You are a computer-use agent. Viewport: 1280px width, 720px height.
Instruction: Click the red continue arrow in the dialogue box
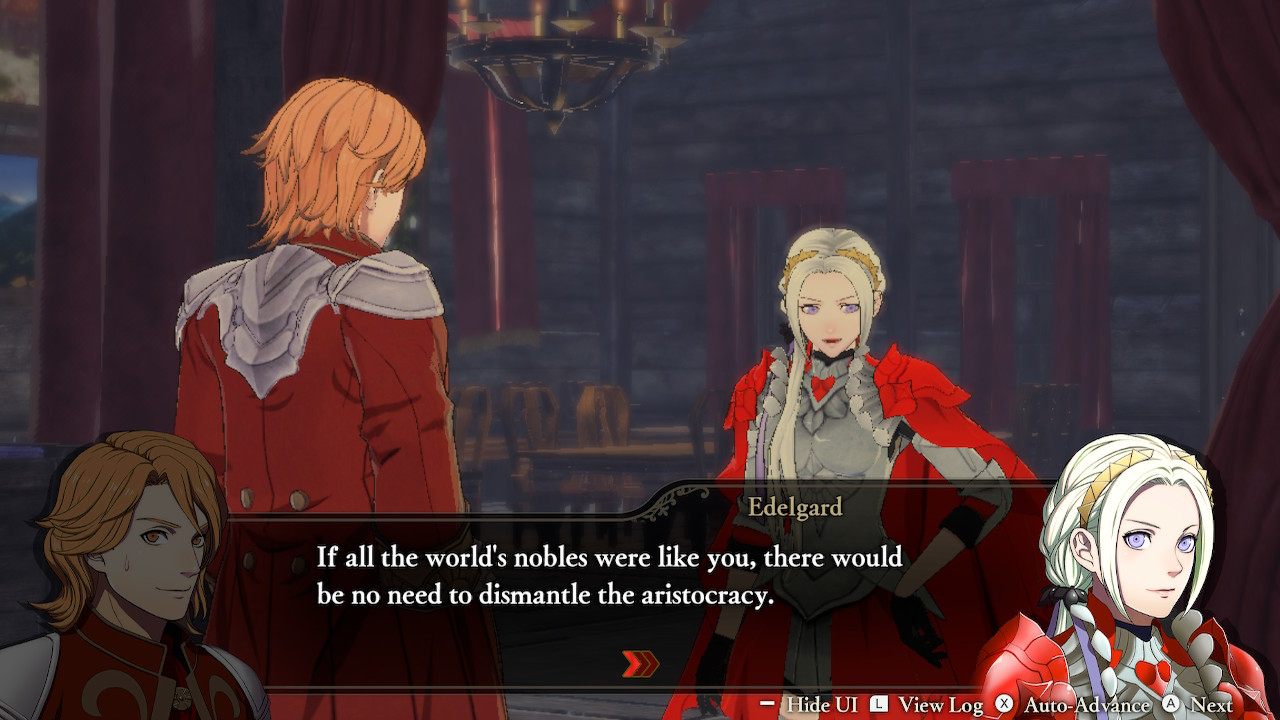tap(641, 663)
